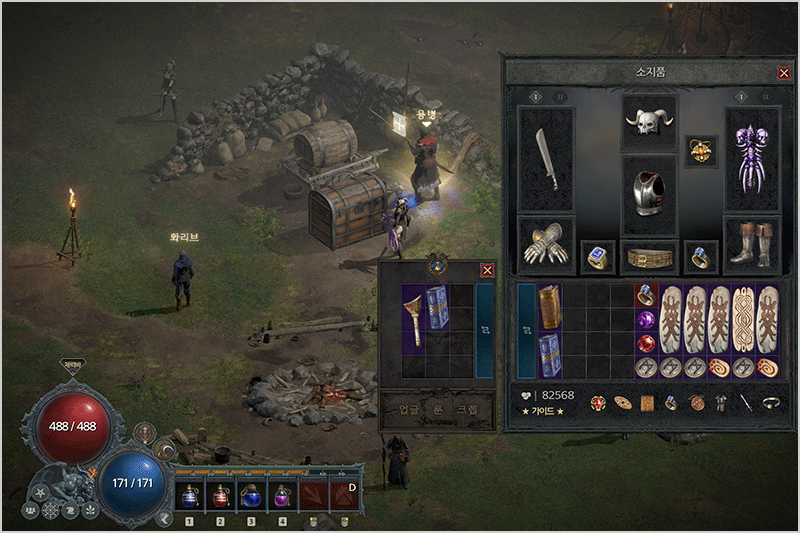
Task: Select the equipped horned skull helmet
Action: [x=648, y=123]
